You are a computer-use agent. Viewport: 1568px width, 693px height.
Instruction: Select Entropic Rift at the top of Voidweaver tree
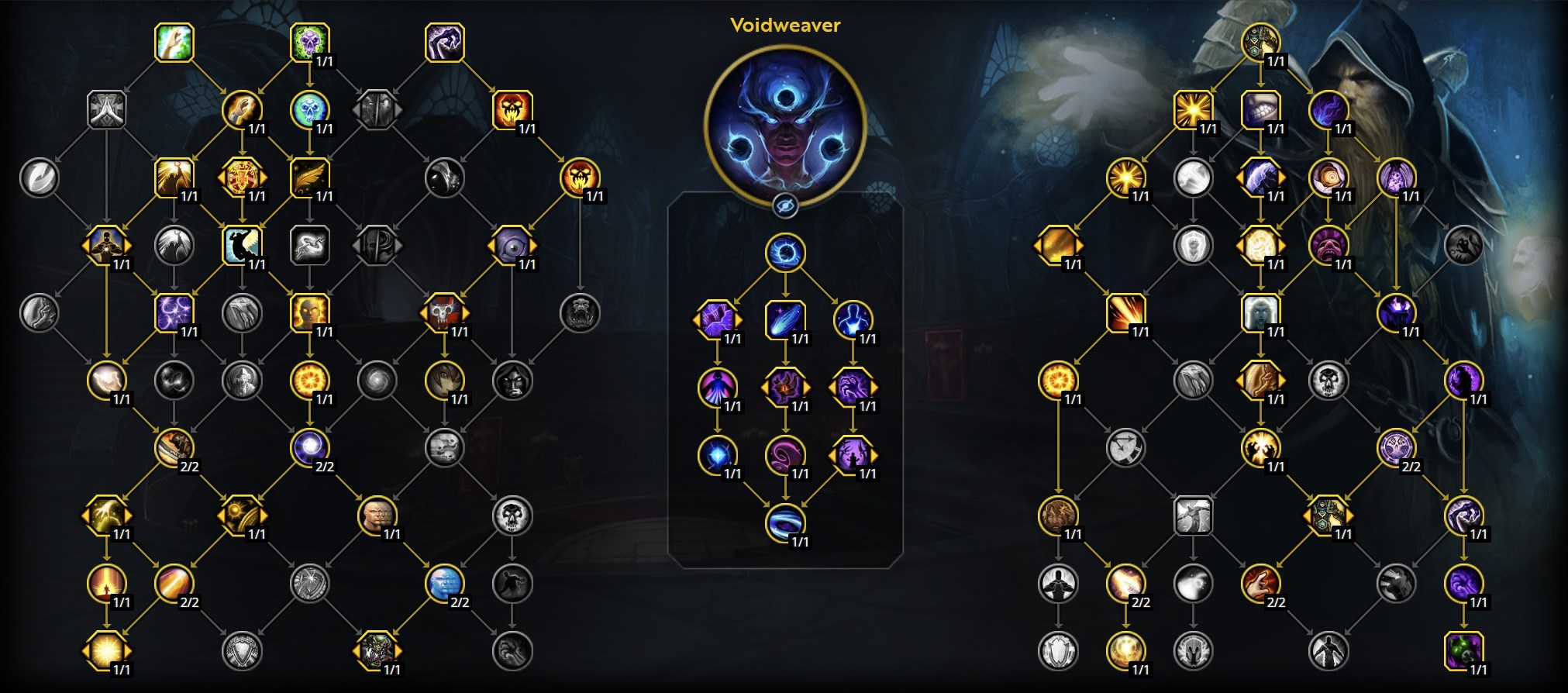click(x=785, y=250)
